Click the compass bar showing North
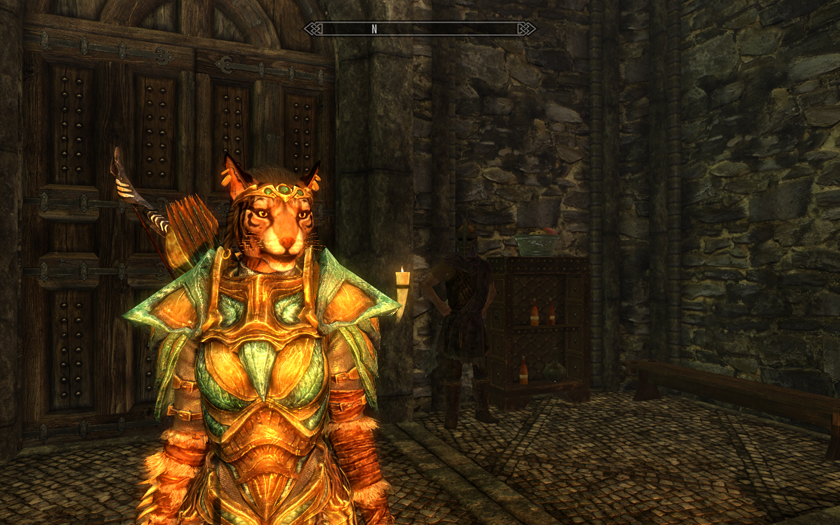The image size is (840, 525). [420, 29]
